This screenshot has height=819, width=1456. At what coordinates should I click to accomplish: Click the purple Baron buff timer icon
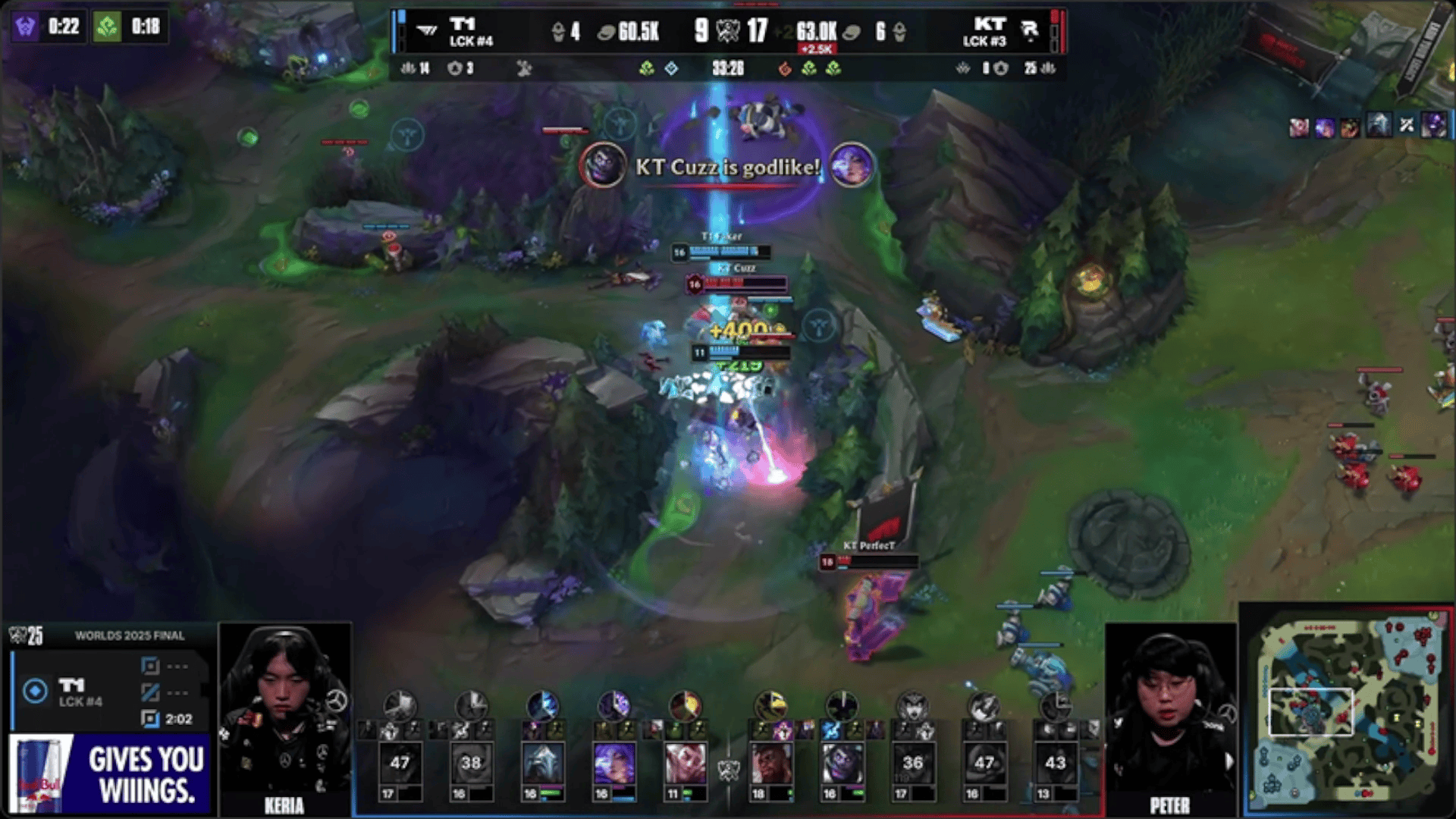(x=26, y=27)
